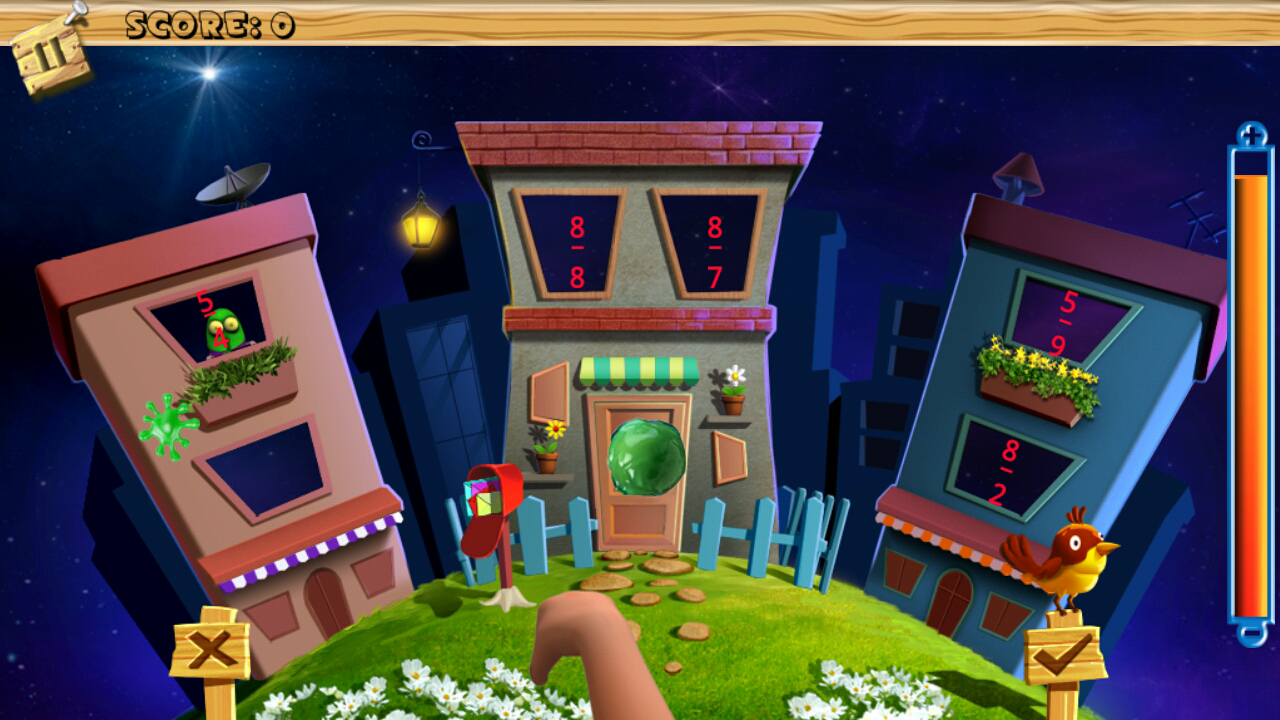Click the white flower above the door shelf
1280x720 pixels.
pyautogui.click(x=733, y=378)
